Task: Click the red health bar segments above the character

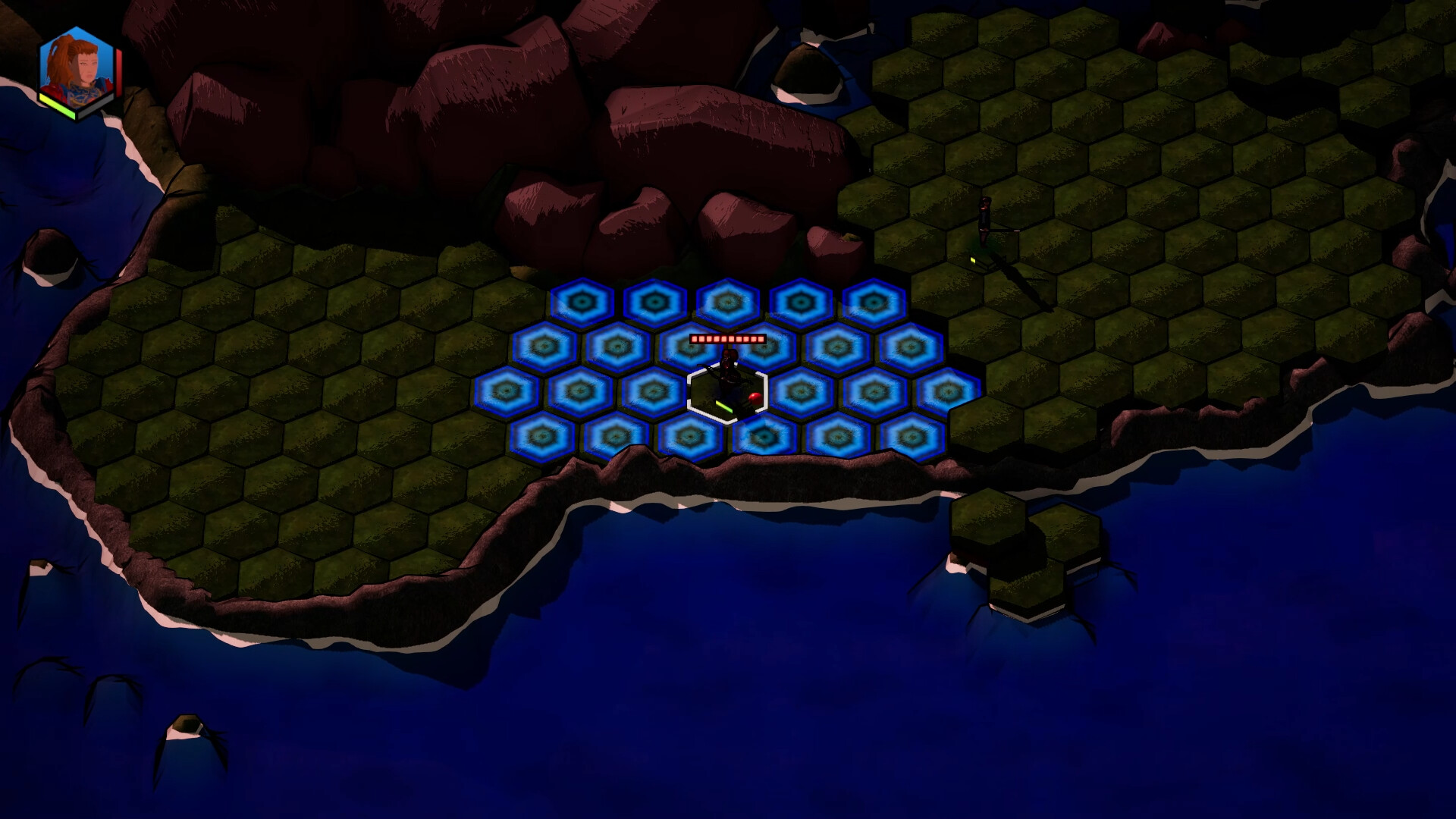Action: click(726, 340)
